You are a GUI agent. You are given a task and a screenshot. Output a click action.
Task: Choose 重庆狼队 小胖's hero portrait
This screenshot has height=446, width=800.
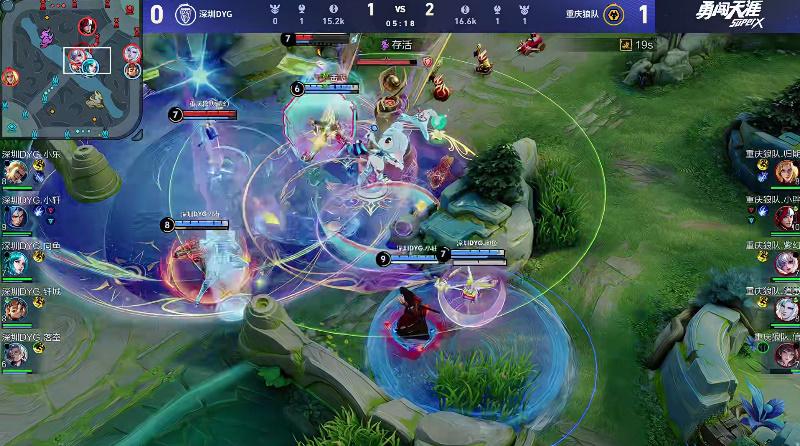click(786, 217)
